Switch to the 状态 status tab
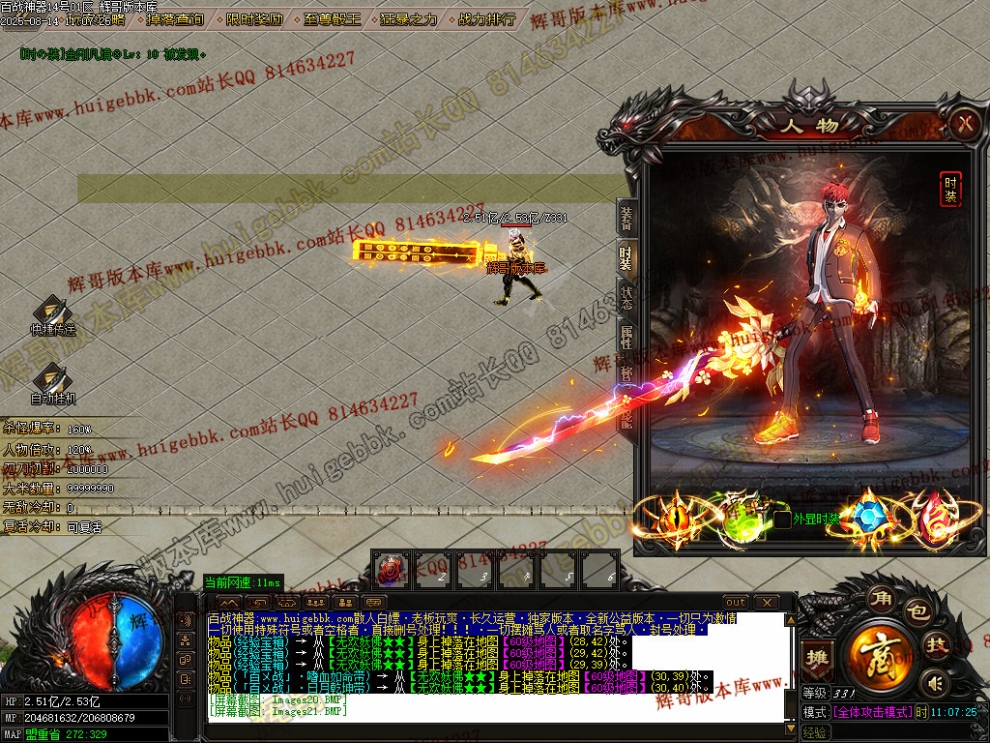 (626, 298)
